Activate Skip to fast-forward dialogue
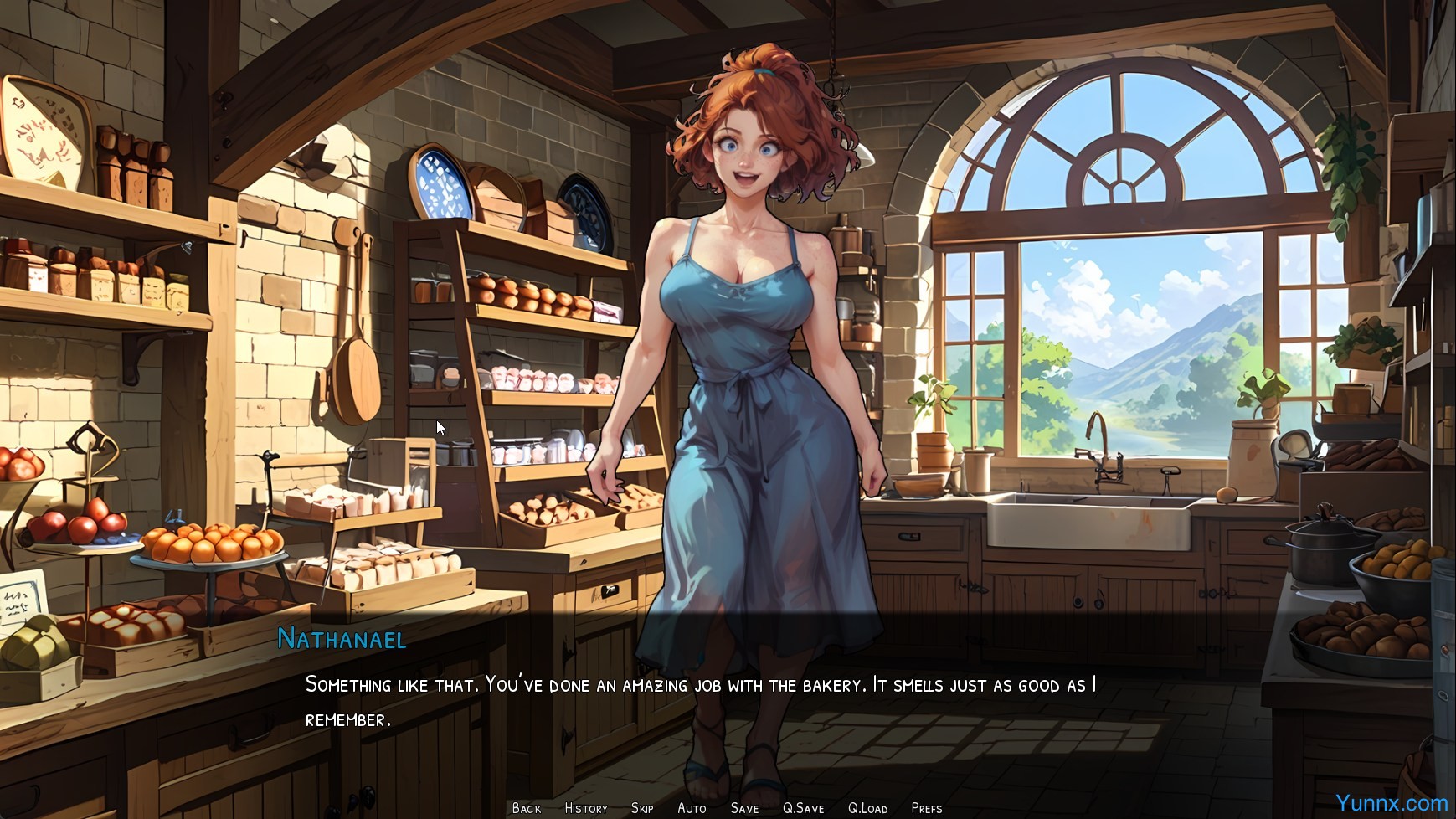The height and width of the screenshot is (819, 1456). 642,808
